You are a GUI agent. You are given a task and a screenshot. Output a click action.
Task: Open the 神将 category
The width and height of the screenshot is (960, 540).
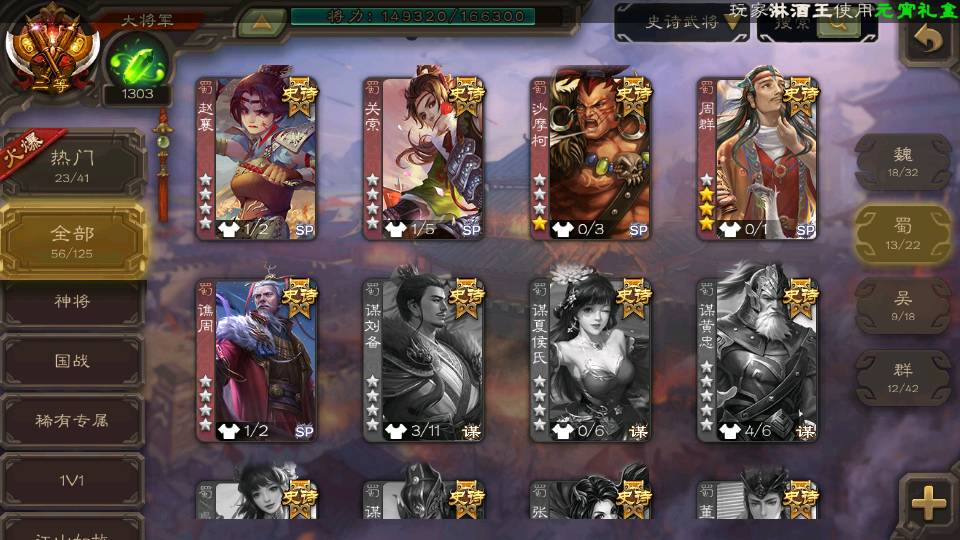[72, 301]
